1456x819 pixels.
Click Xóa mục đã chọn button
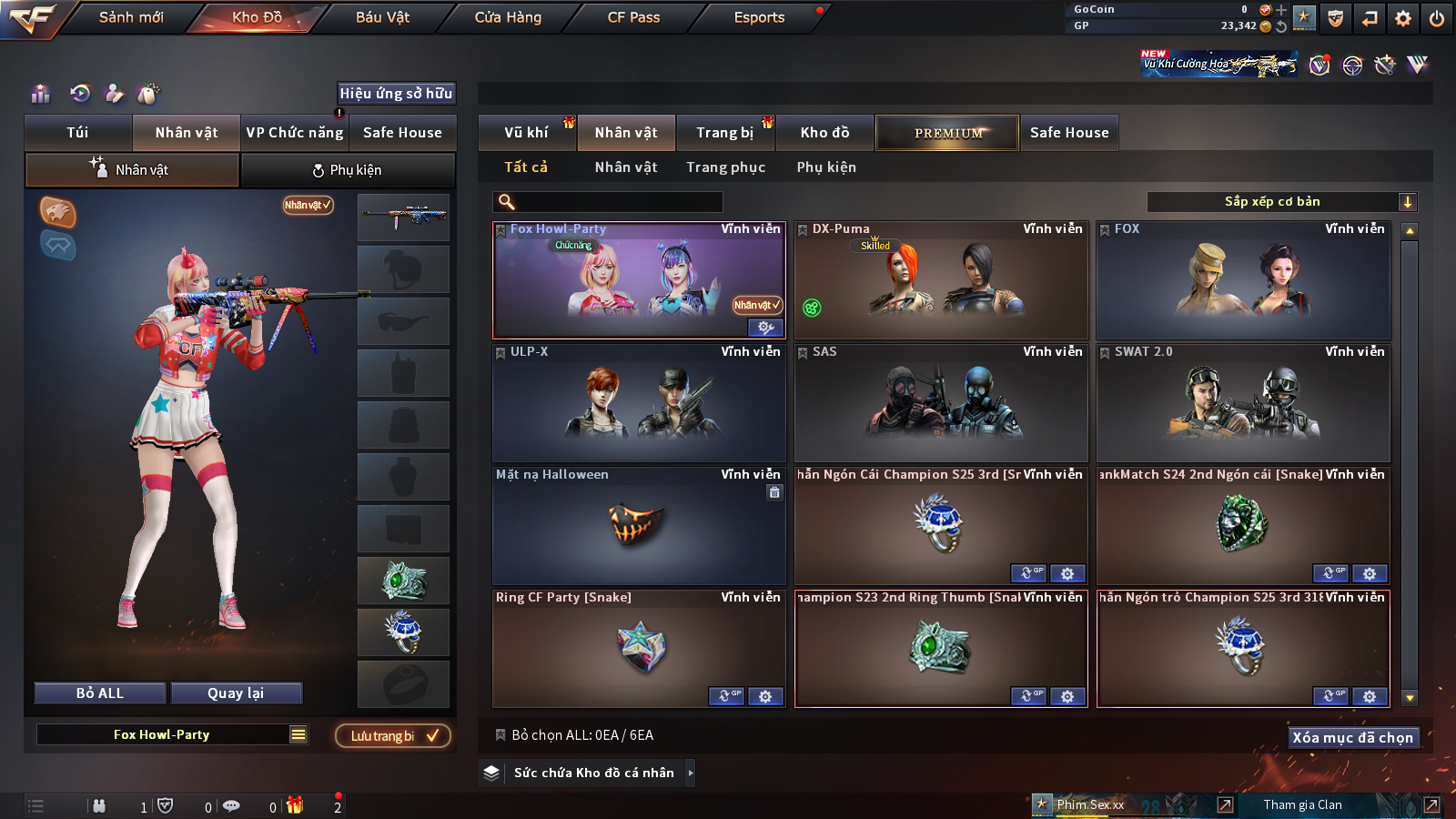1352,737
